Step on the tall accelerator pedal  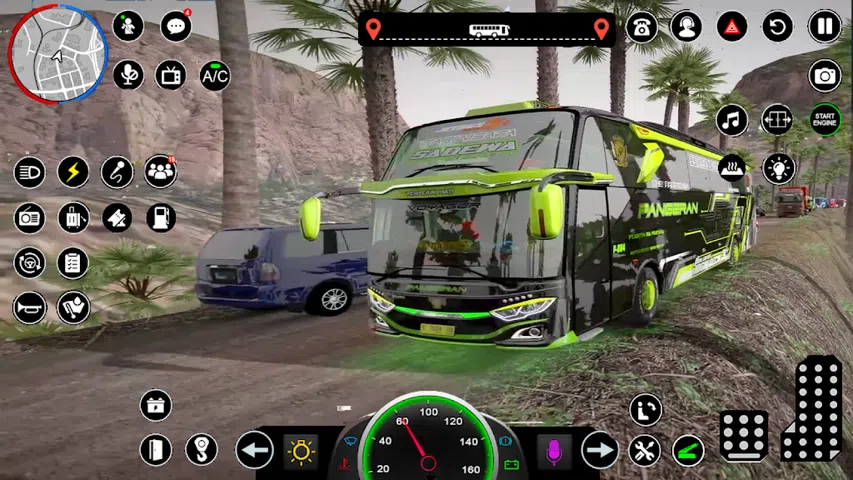click(x=812, y=408)
